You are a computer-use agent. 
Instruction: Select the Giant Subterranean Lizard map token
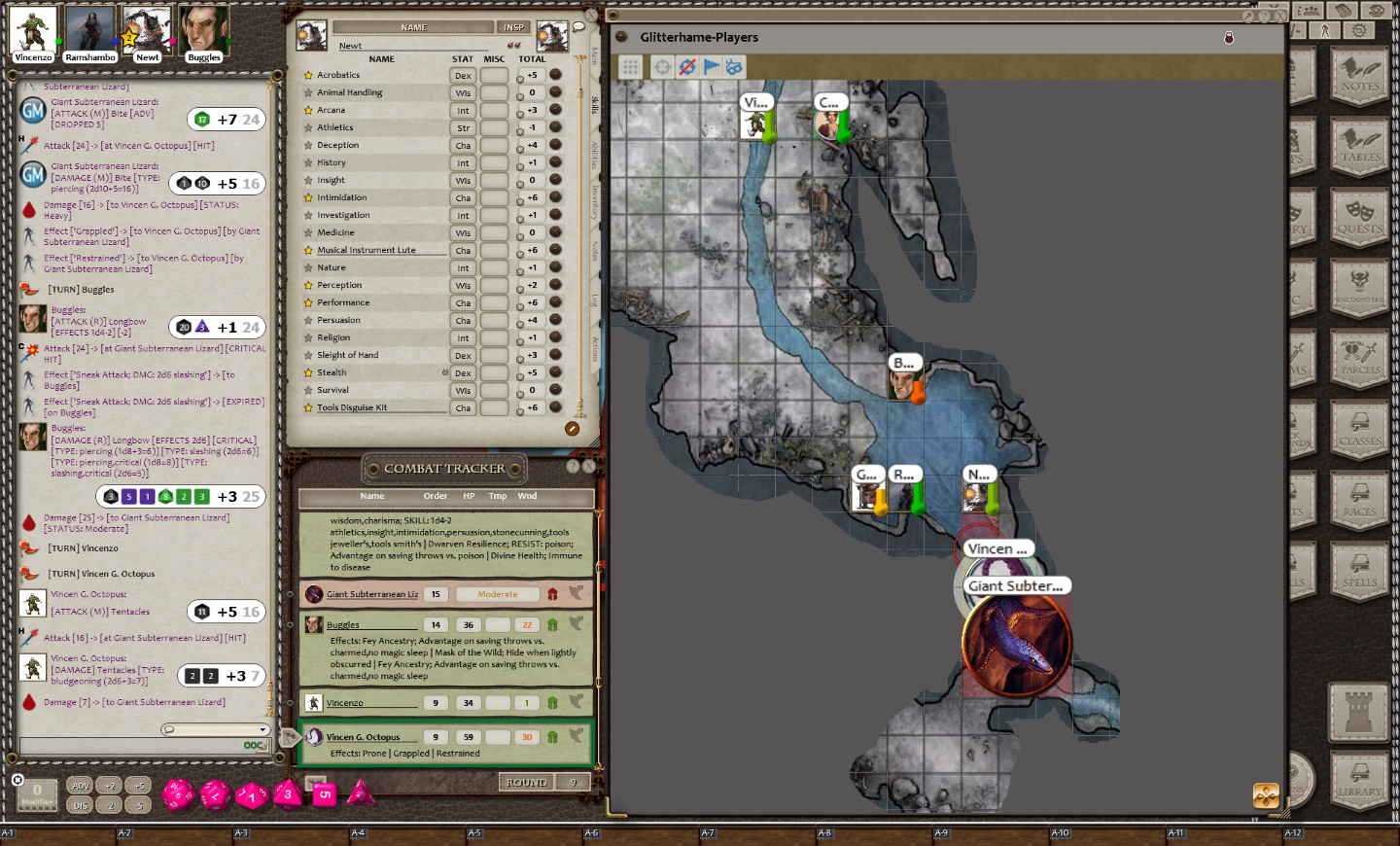coord(1016,643)
